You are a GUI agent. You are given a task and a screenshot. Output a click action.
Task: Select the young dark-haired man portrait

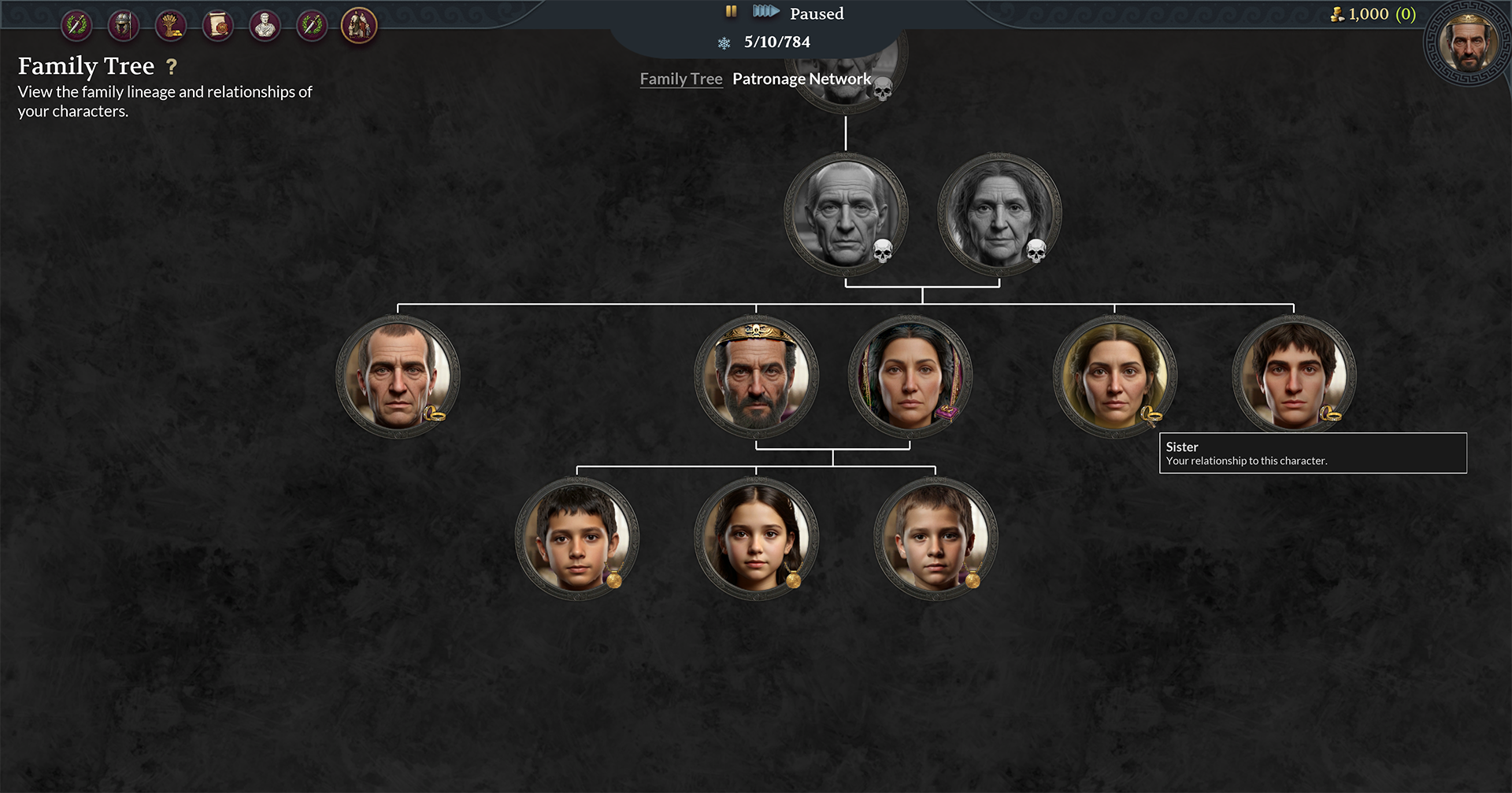1294,376
